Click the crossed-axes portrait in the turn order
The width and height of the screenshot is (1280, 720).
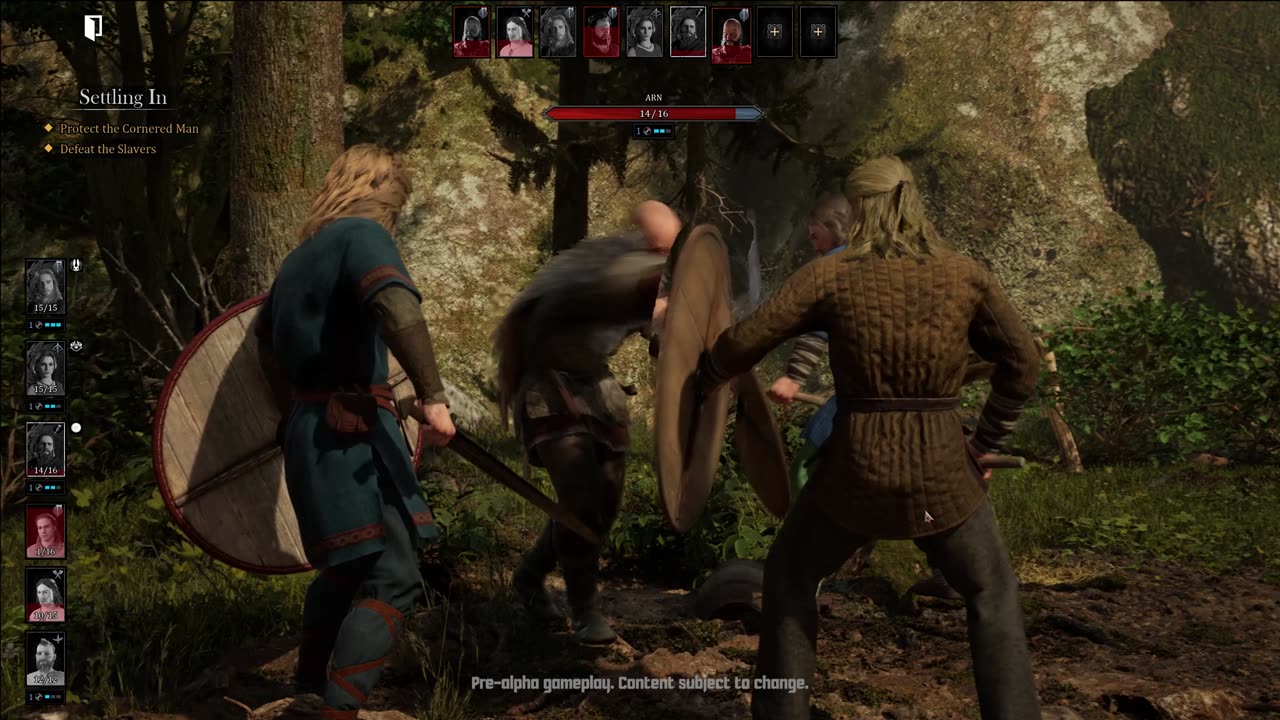[x=515, y=32]
